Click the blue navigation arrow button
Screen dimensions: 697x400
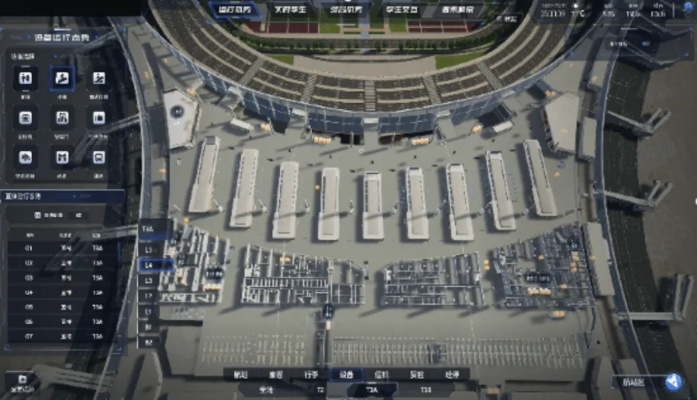(x=673, y=381)
